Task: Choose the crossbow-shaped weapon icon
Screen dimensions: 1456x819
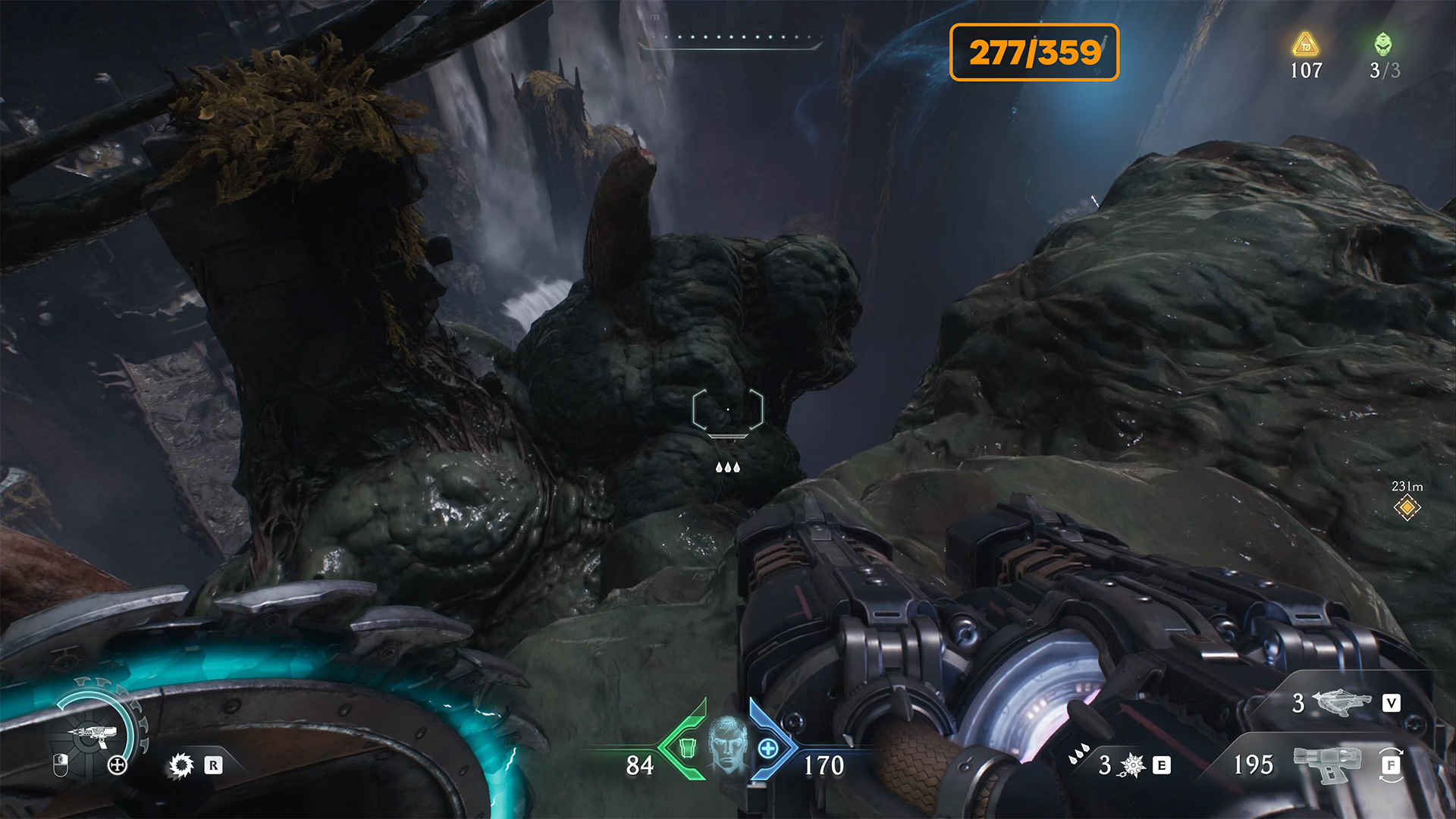Action: [1341, 703]
